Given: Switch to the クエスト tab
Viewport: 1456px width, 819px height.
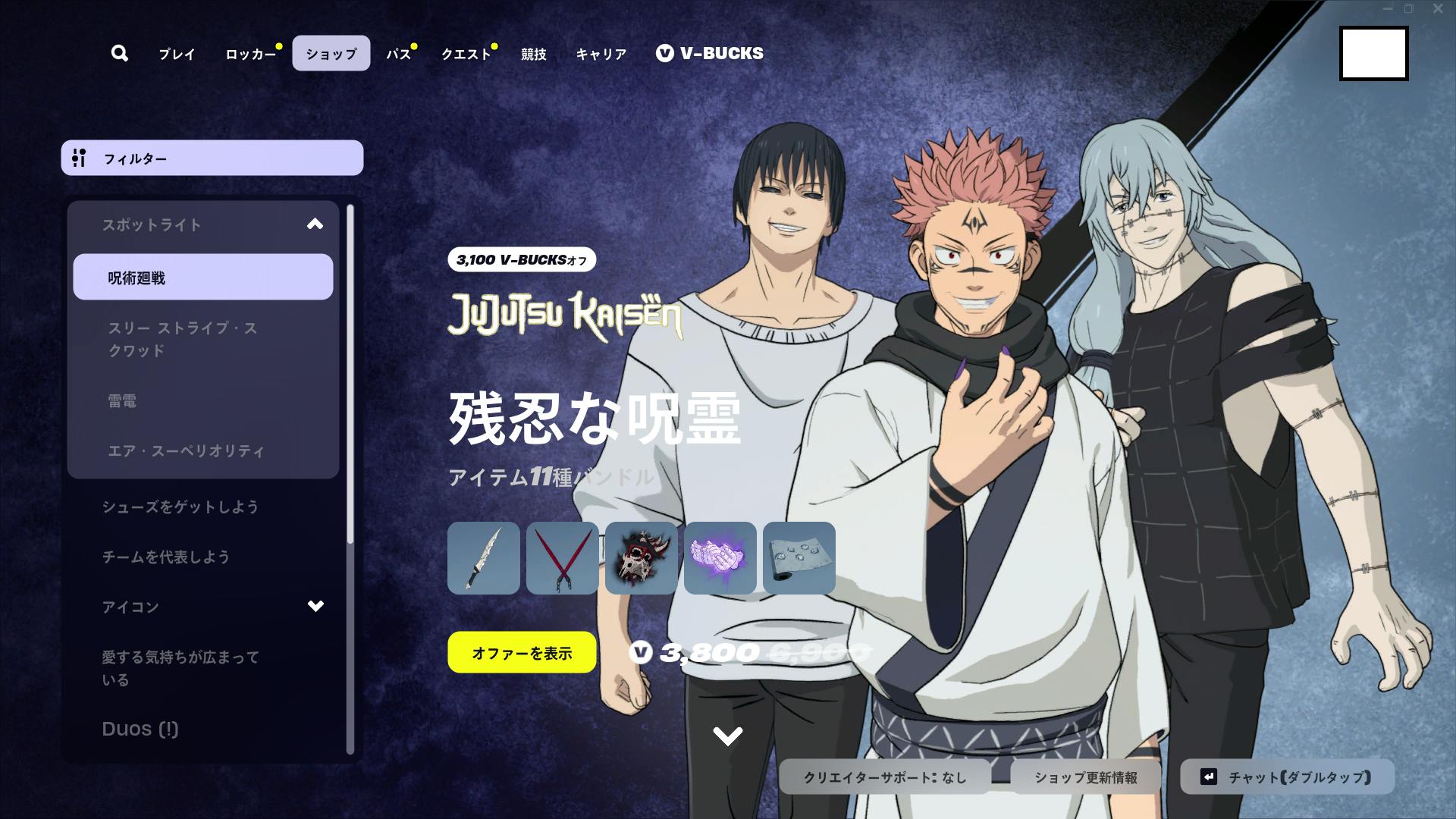Looking at the screenshot, I should pos(464,53).
